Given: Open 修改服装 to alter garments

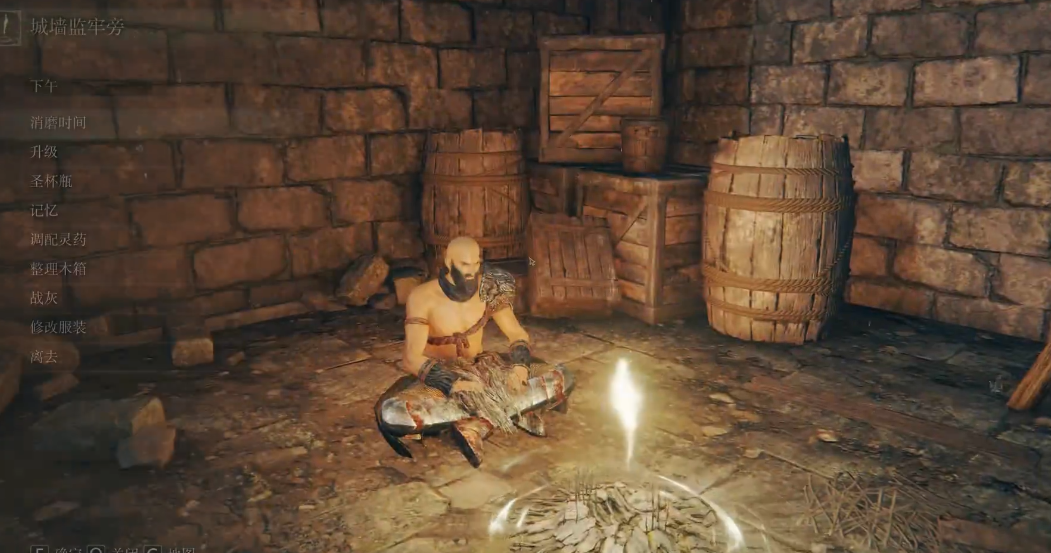Looking at the screenshot, I should [58, 327].
